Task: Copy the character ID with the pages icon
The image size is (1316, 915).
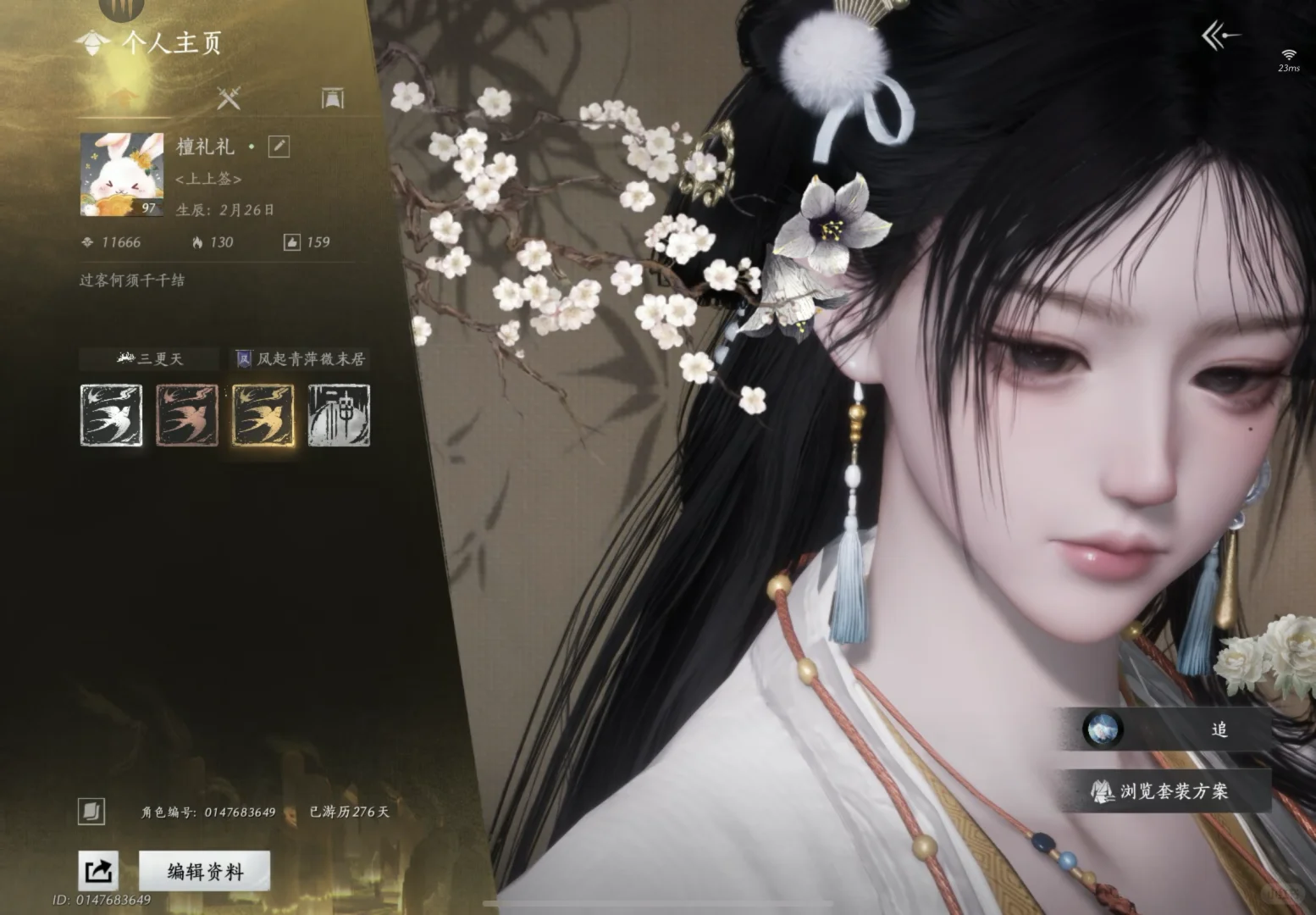Action: [x=91, y=811]
